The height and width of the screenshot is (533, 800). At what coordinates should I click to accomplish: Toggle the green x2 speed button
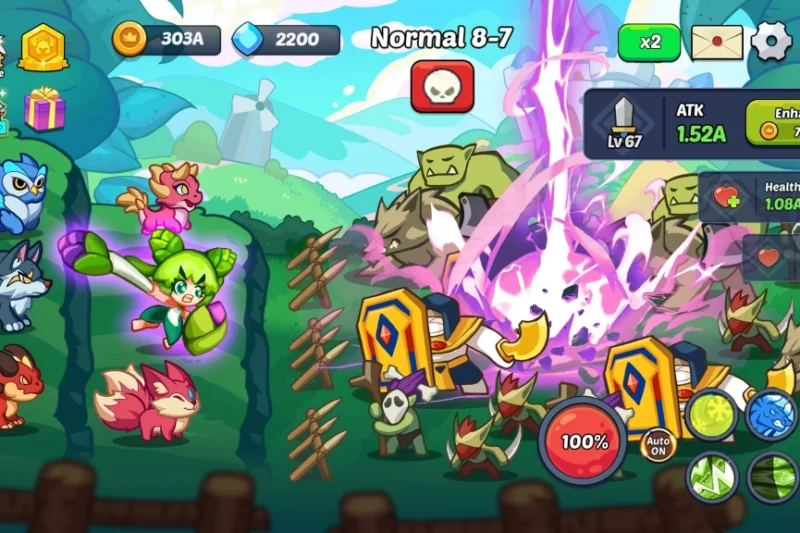pyautogui.click(x=649, y=42)
